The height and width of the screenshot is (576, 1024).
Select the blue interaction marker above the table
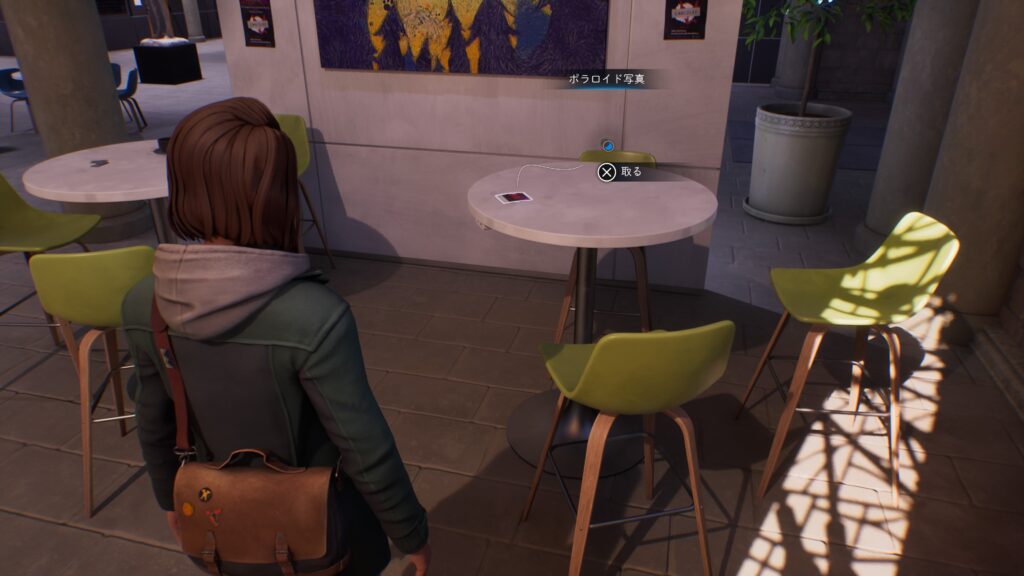pyautogui.click(x=607, y=146)
